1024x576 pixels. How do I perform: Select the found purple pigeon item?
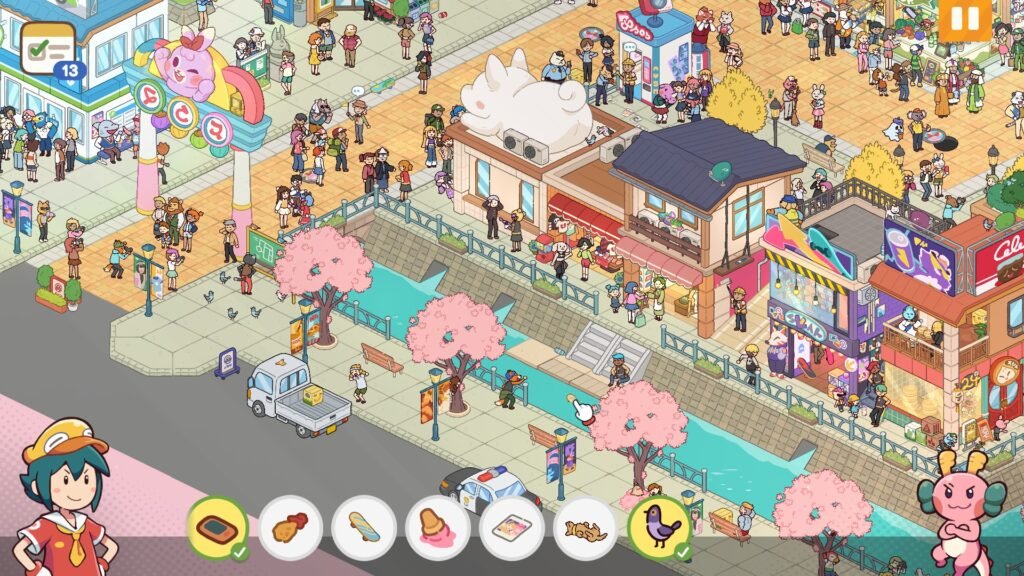pos(658,526)
